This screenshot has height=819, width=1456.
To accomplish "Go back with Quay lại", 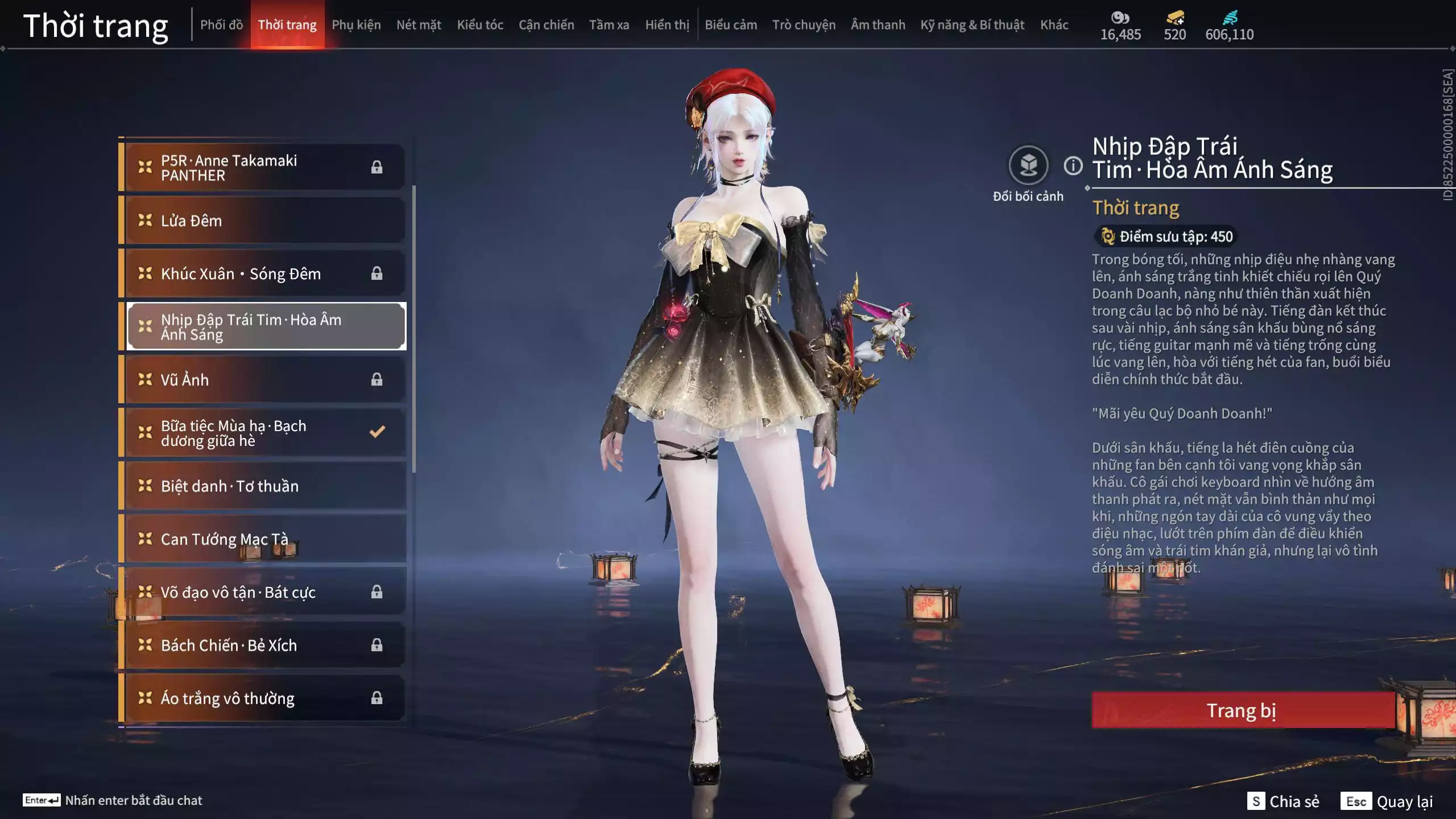I will 1387,801.
